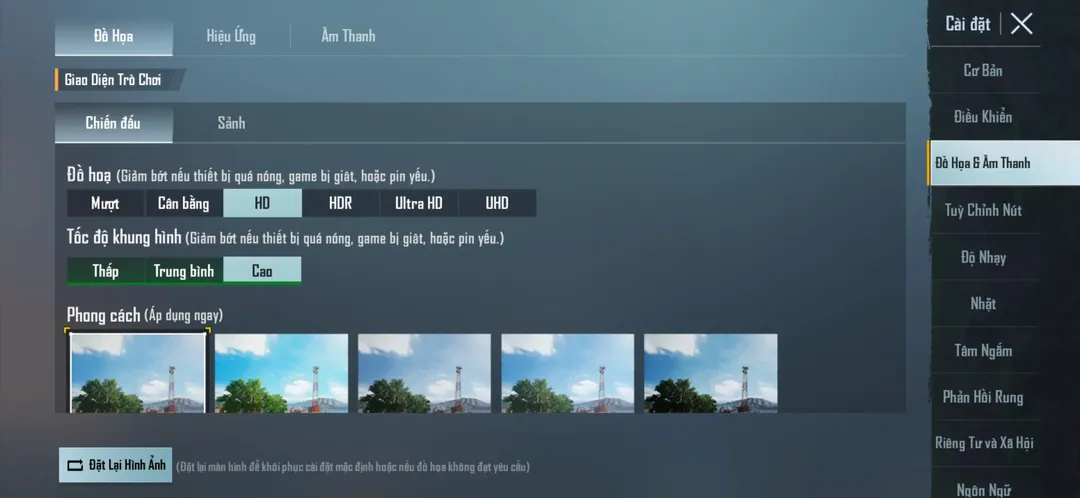Set graphics quality to Cân bằng

click(184, 204)
